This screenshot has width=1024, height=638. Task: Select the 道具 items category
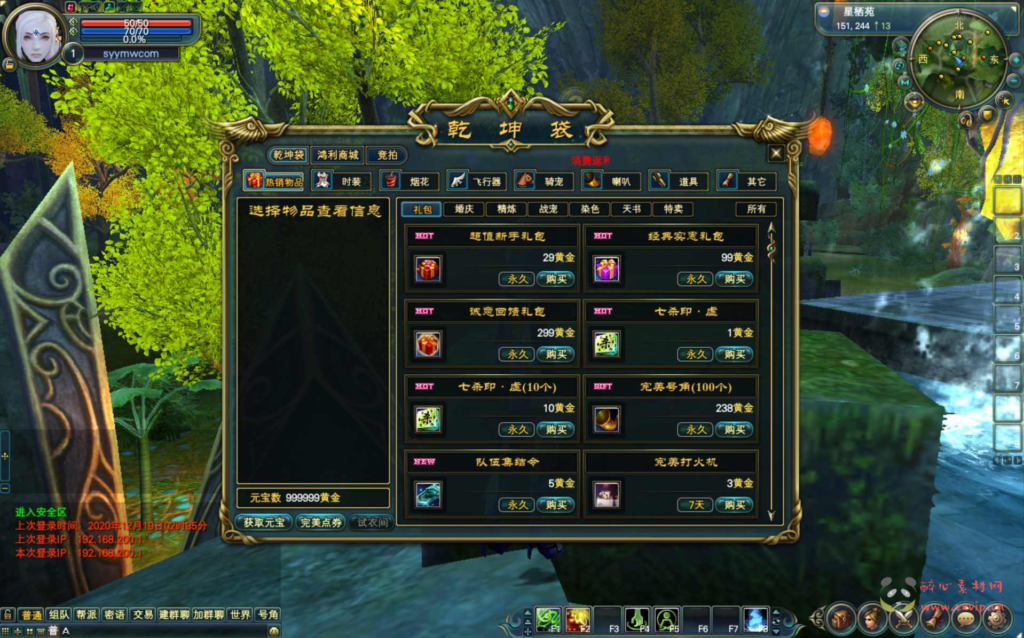(688, 181)
